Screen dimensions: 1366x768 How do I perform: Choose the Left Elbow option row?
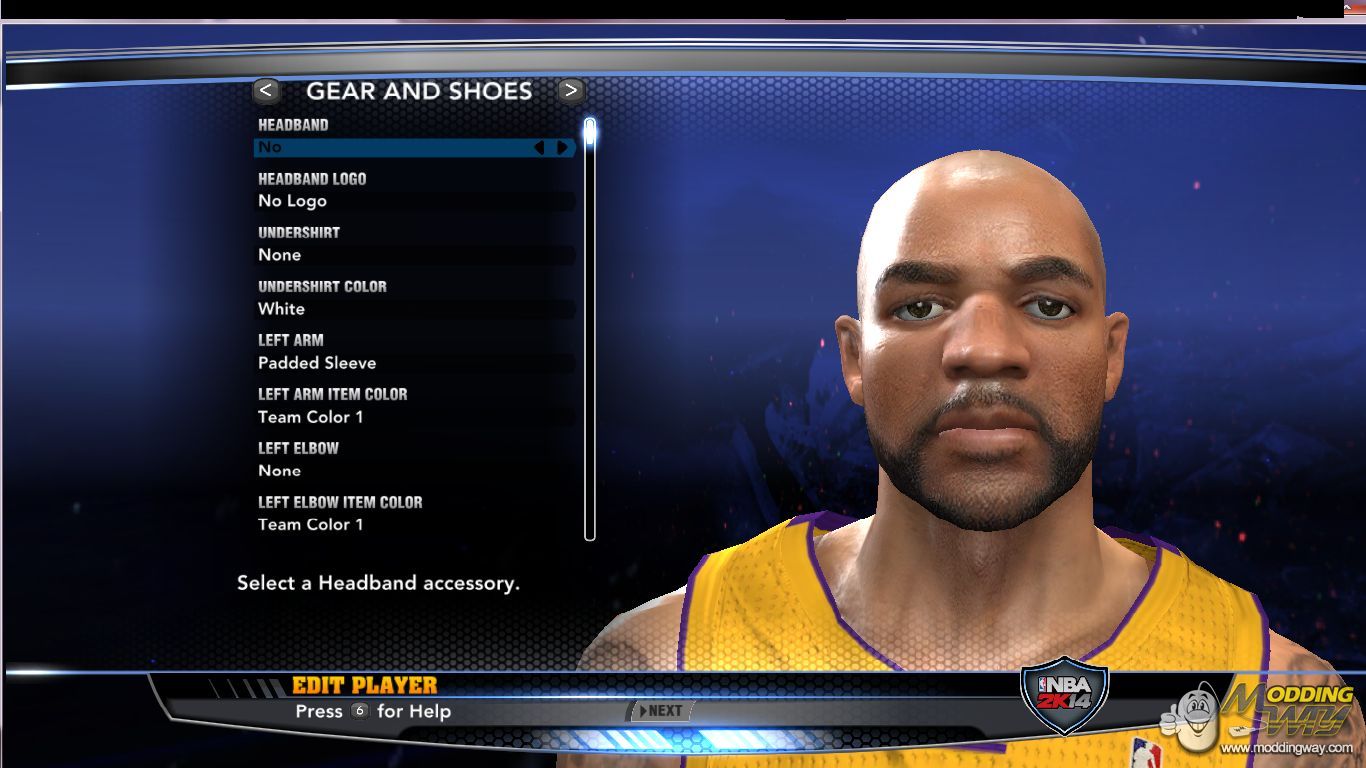pos(414,471)
